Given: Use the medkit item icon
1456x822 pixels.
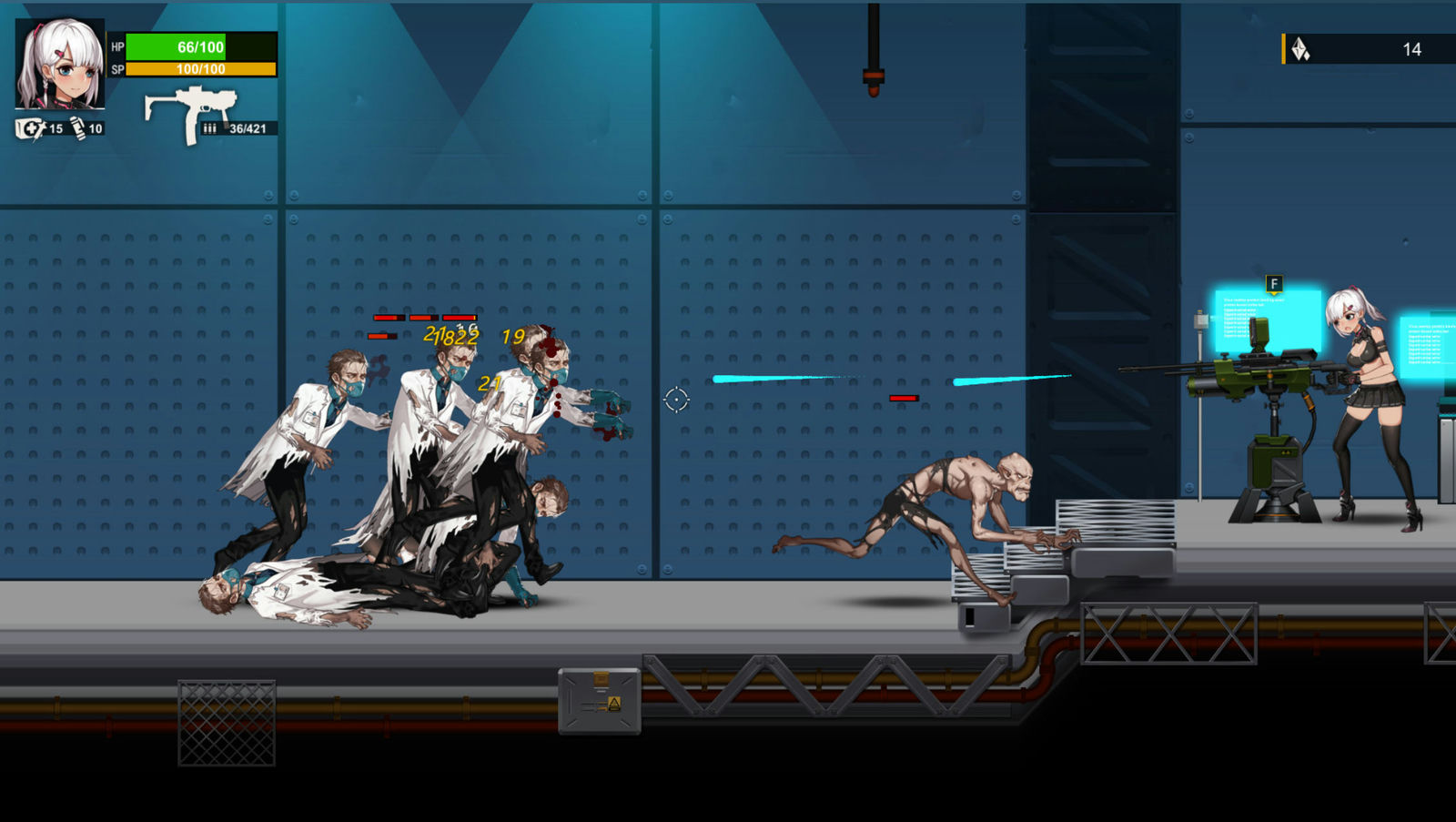Looking at the screenshot, I should click(30, 128).
